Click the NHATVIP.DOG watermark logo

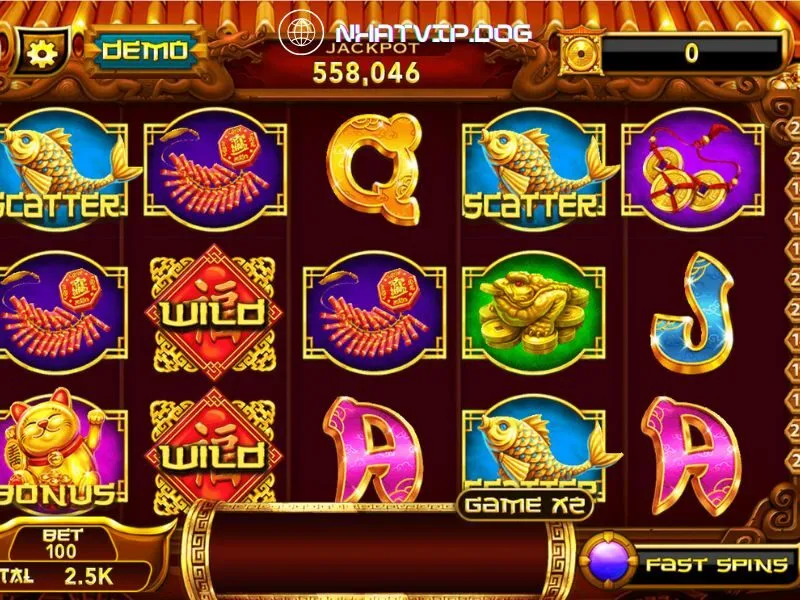405,33
